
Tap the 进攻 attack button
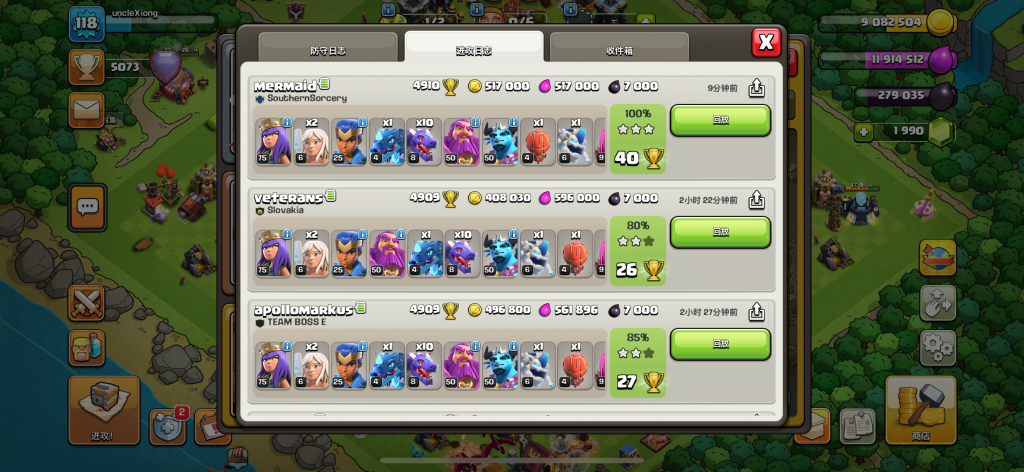[x=104, y=409]
